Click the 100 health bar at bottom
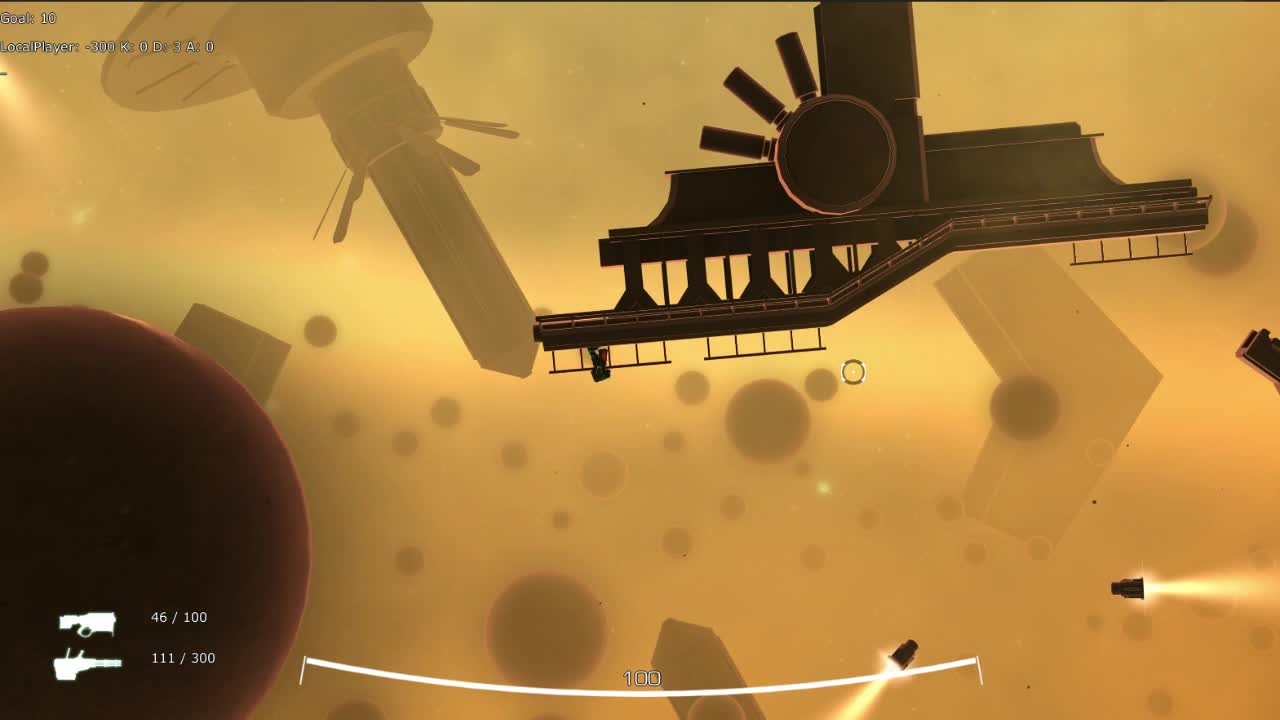 [x=643, y=678]
